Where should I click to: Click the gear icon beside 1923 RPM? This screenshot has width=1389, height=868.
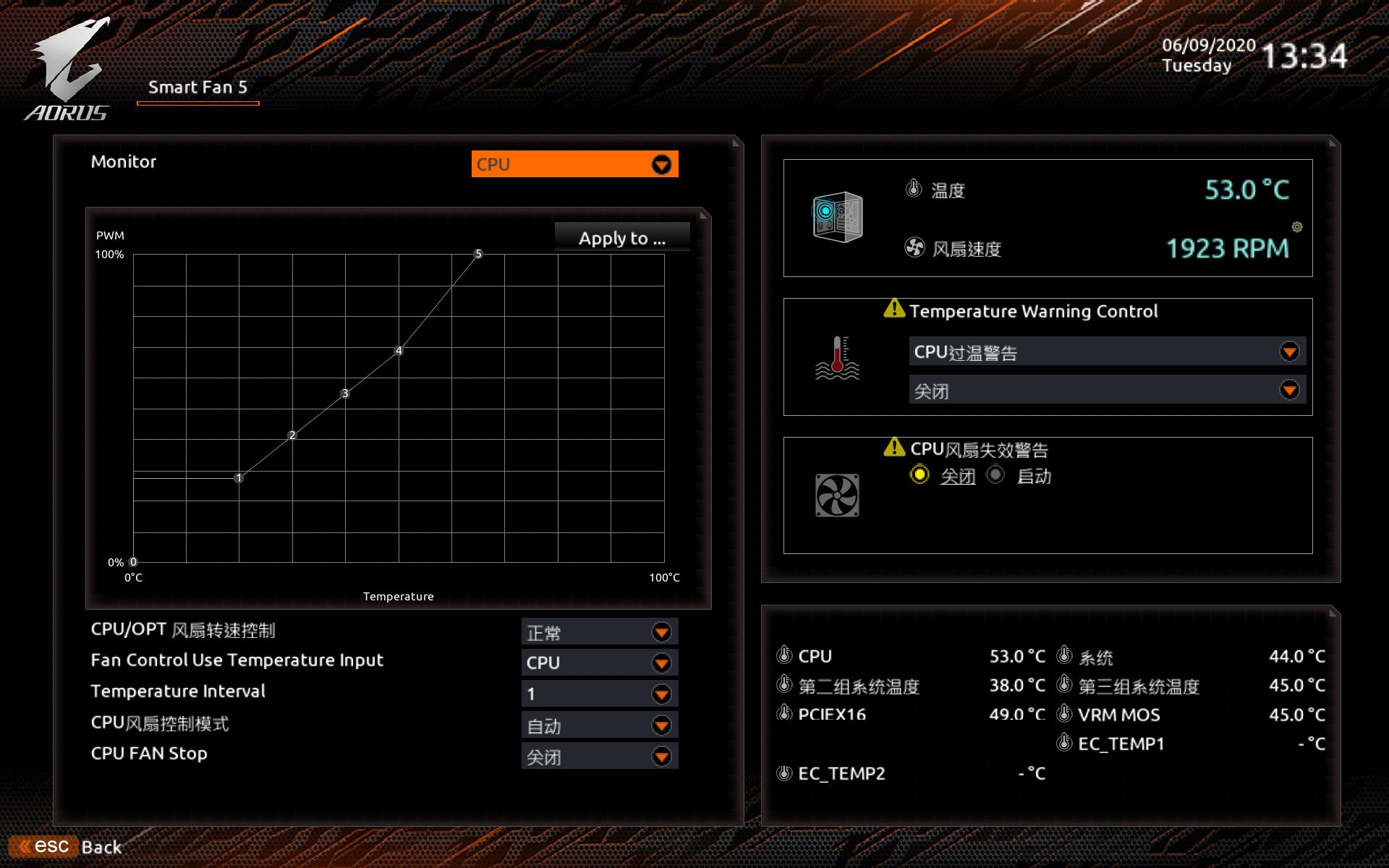point(1296,227)
